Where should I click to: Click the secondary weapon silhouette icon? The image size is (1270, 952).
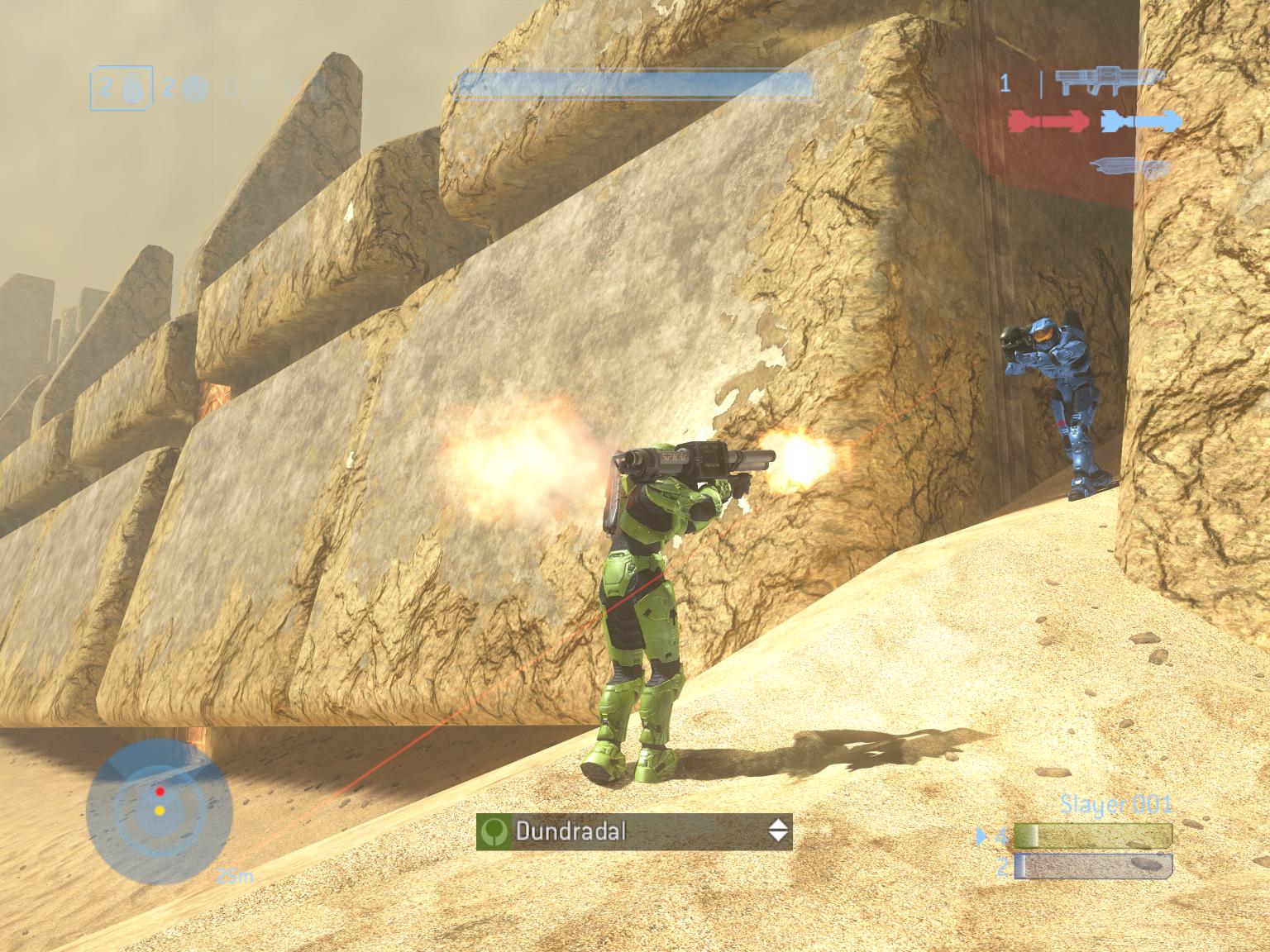tap(1129, 167)
